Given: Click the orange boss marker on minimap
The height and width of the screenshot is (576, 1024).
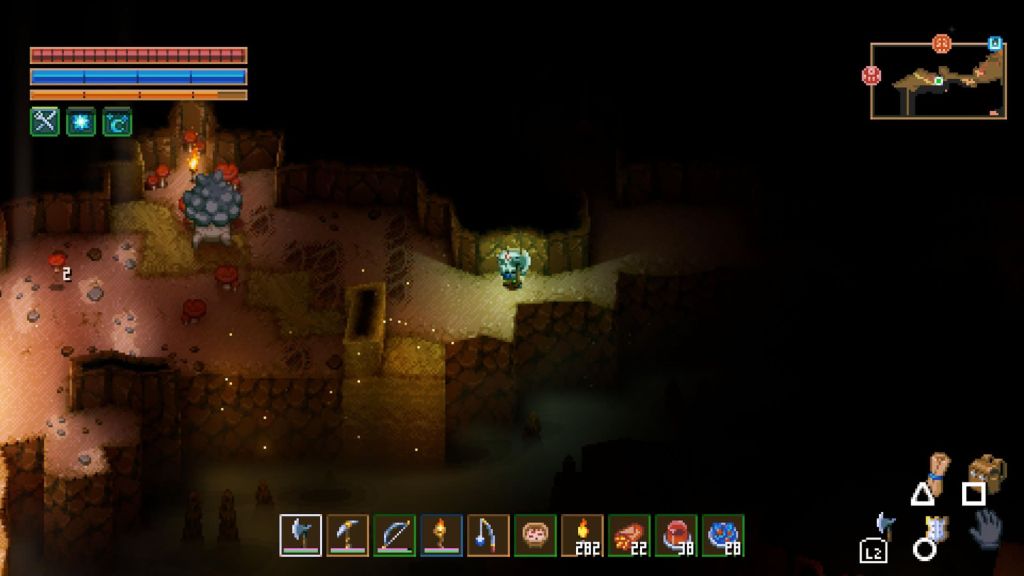Looking at the screenshot, I should [941, 43].
